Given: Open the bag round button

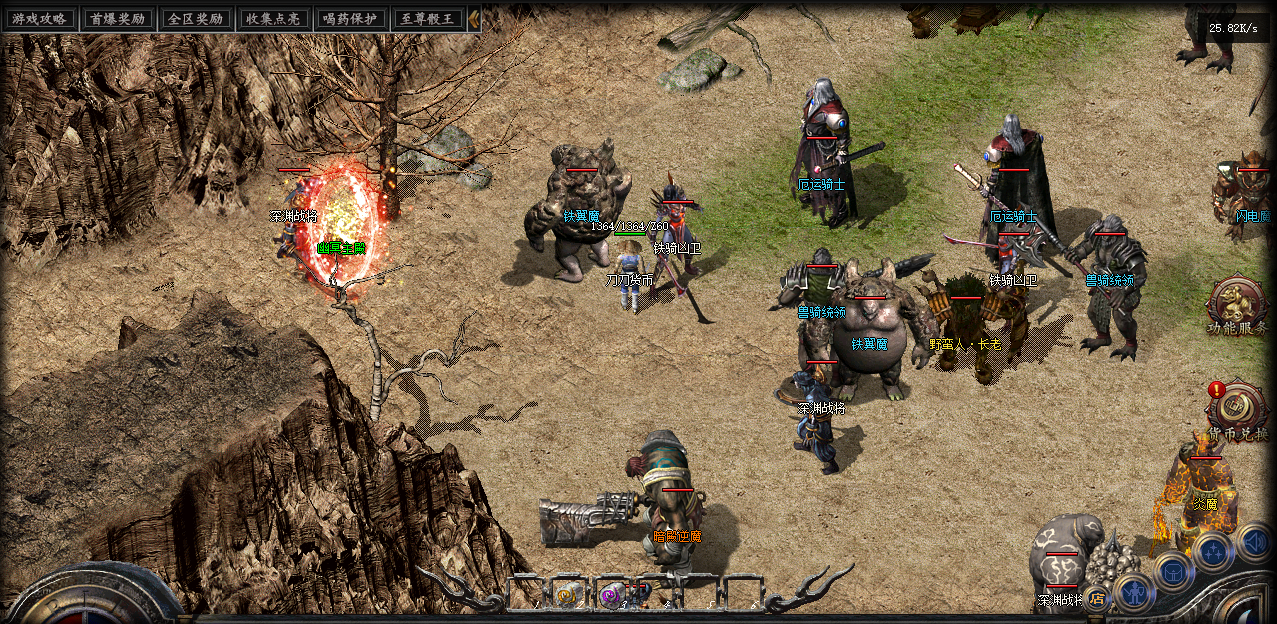Looking at the screenshot, I should point(1172,570).
